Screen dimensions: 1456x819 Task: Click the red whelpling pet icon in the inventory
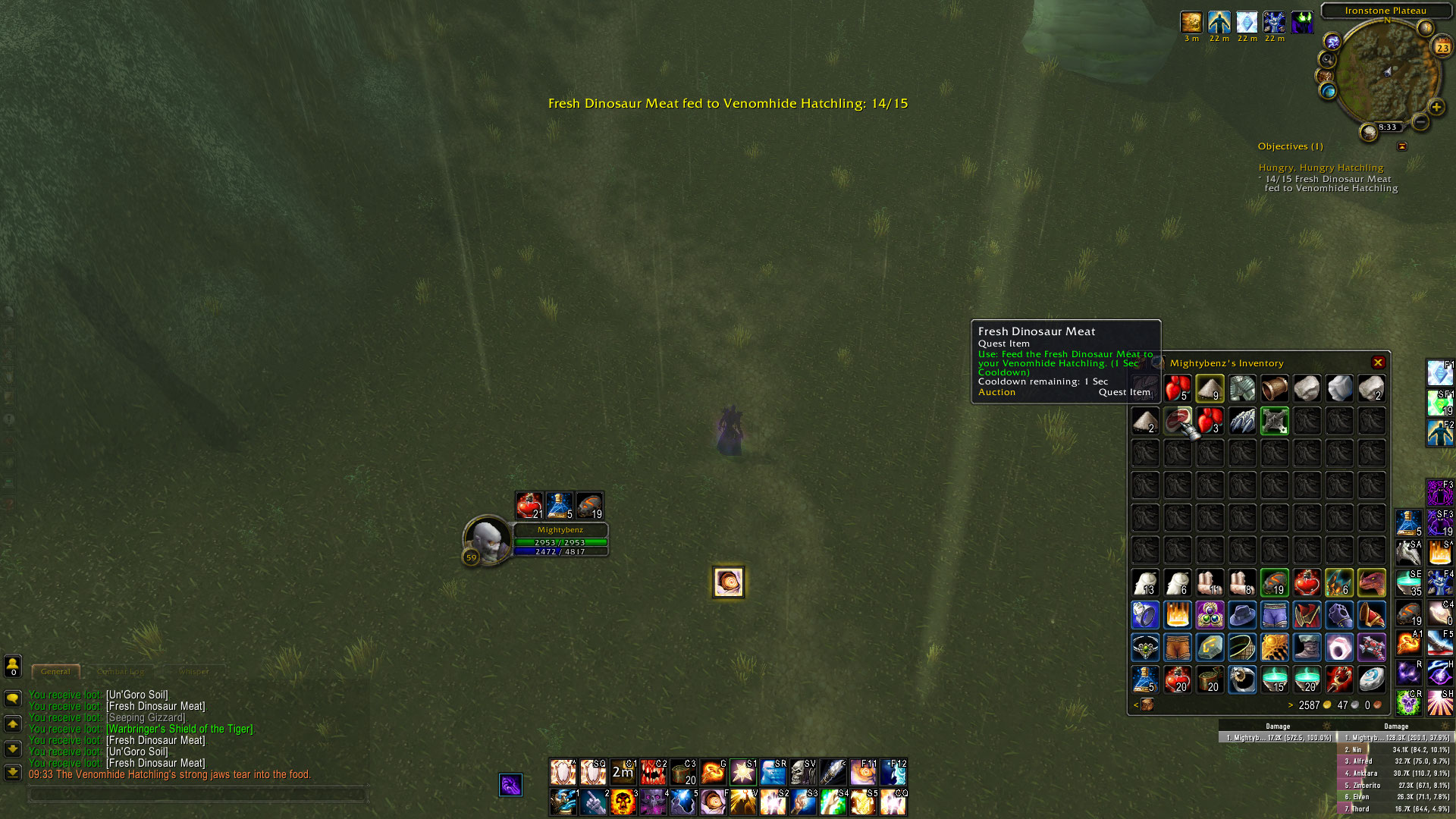1372,582
